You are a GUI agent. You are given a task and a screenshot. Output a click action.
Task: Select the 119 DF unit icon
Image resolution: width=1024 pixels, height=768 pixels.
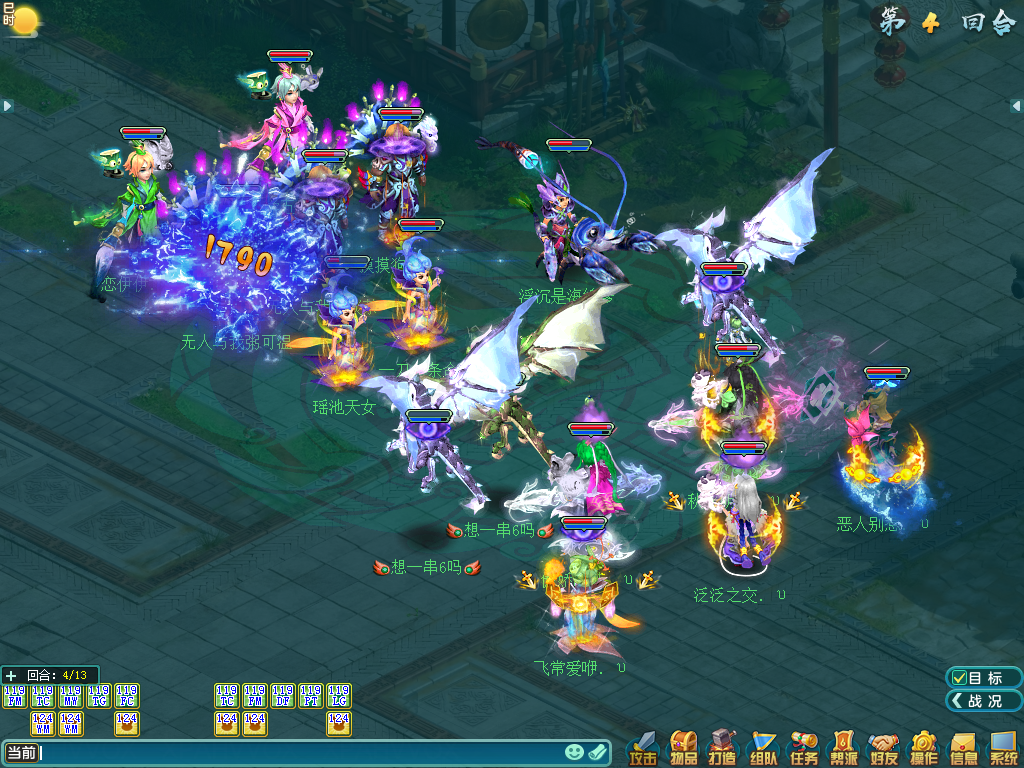coord(283,696)
